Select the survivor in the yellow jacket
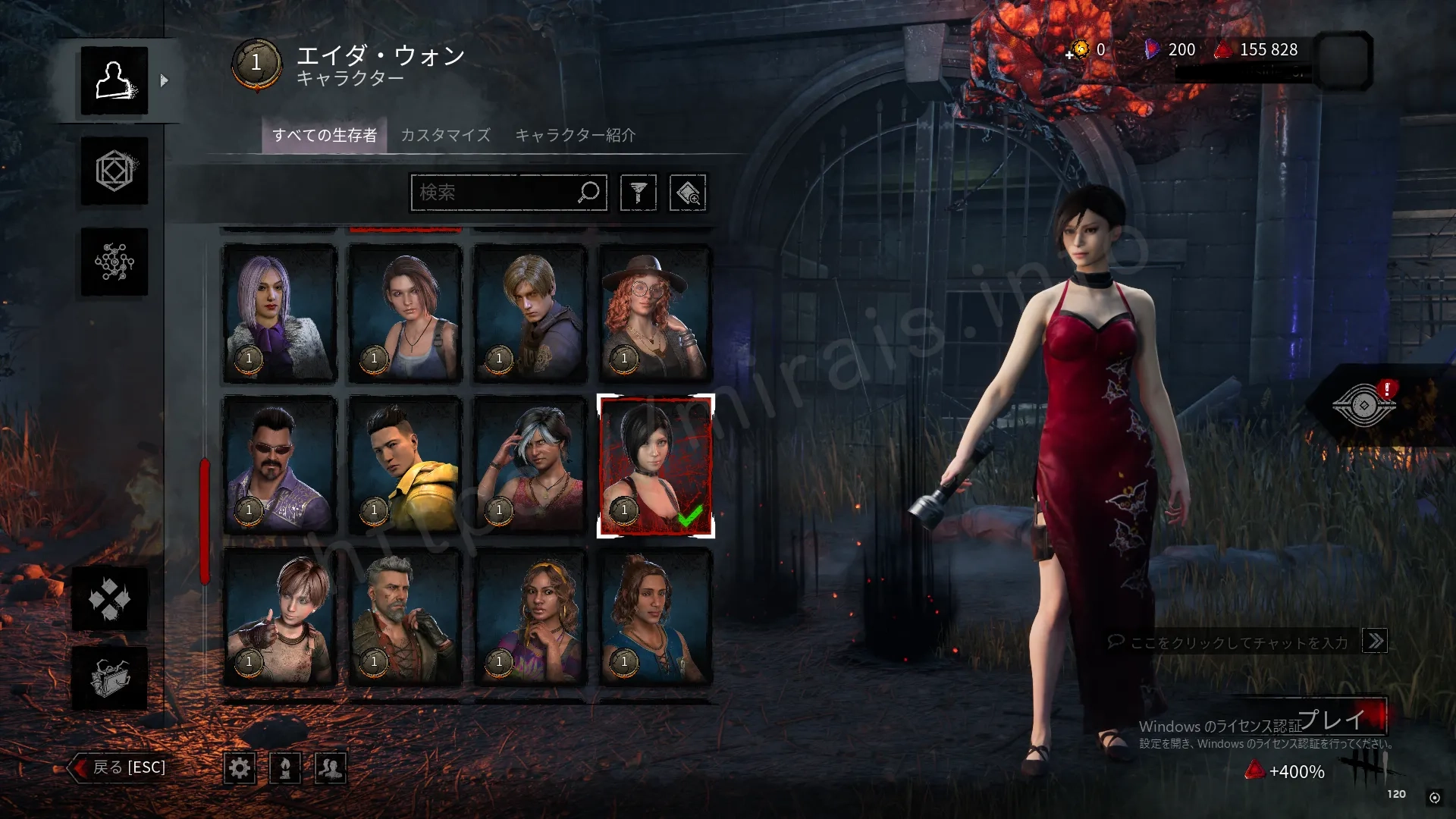Image resolution: width=1456 pixels, height=819 pixels. point(405,466)
